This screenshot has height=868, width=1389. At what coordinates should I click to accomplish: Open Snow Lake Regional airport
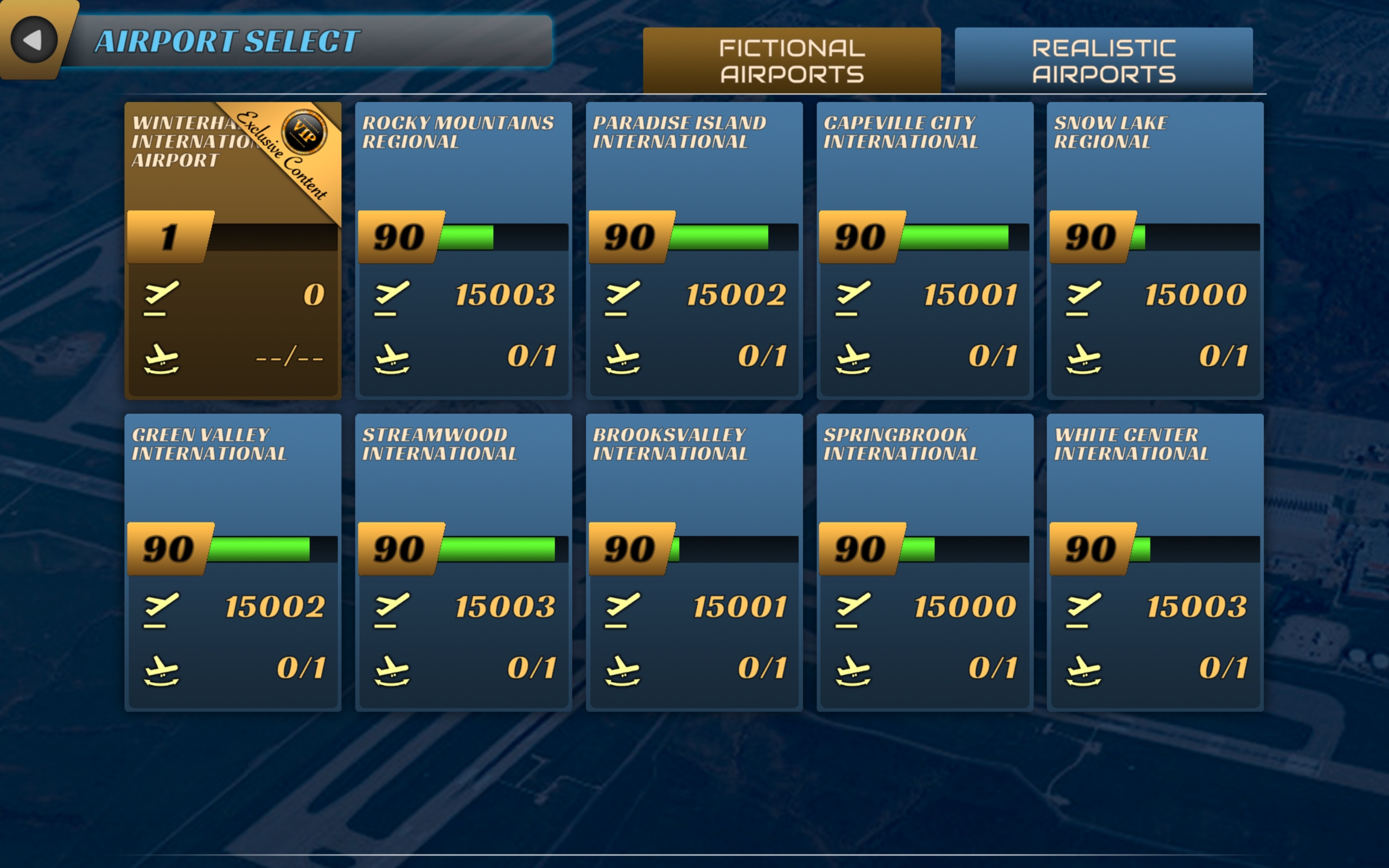click(1155, 251)
